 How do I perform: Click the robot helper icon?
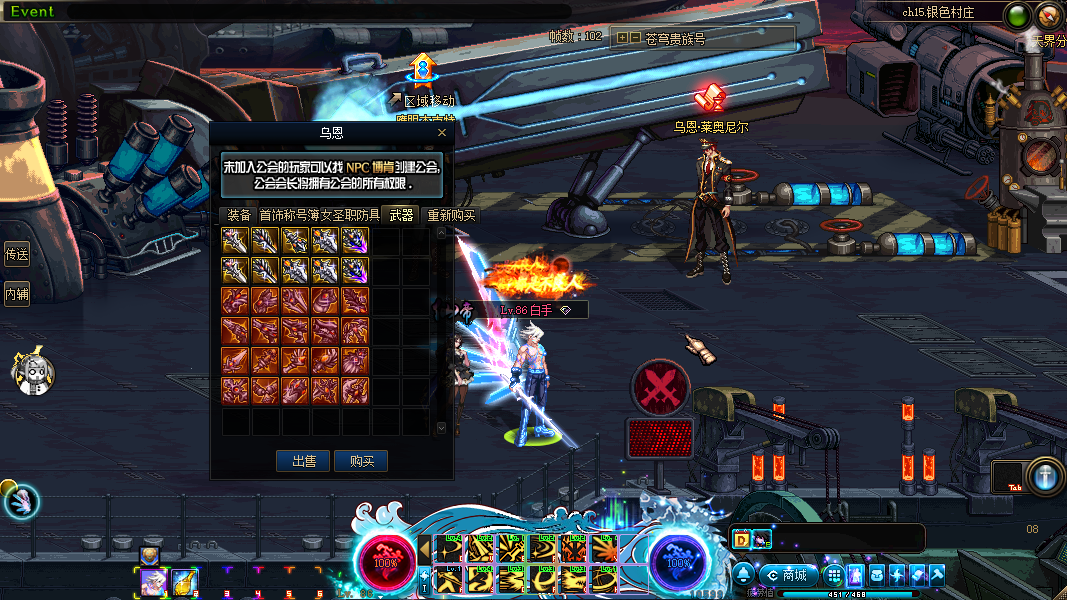tap(33, 373)
